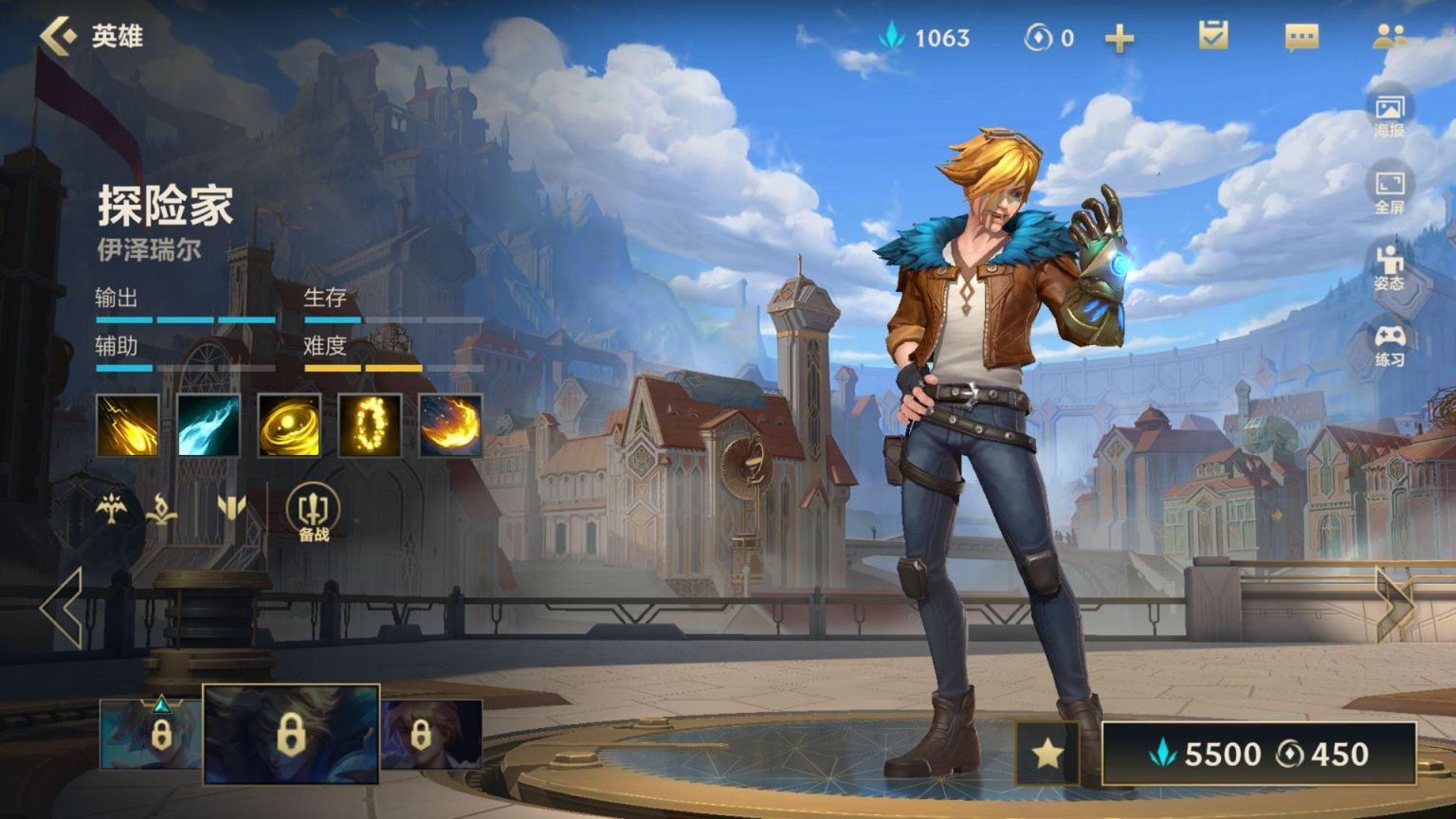1456x819 pixels.
Task: View the golden ring portal ability icon
Action: (370, 426)
